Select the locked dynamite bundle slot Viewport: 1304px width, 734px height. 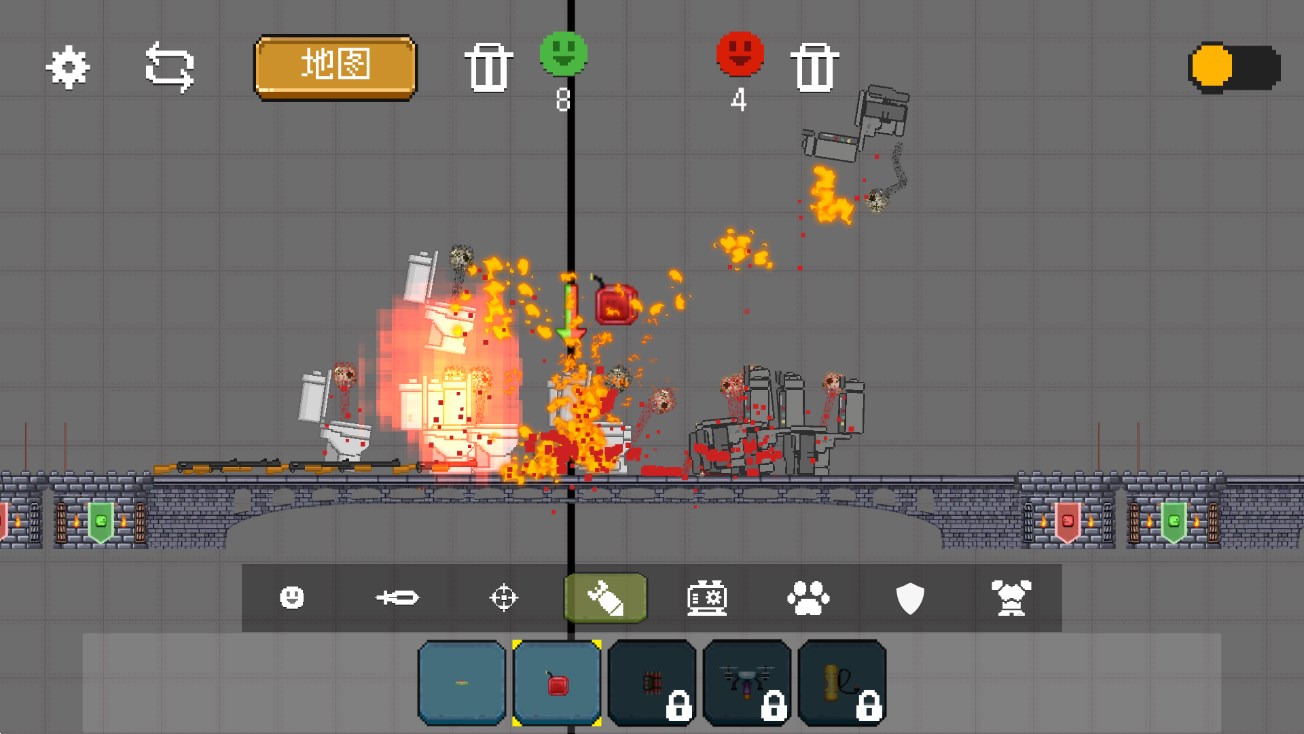pos(652,683)
